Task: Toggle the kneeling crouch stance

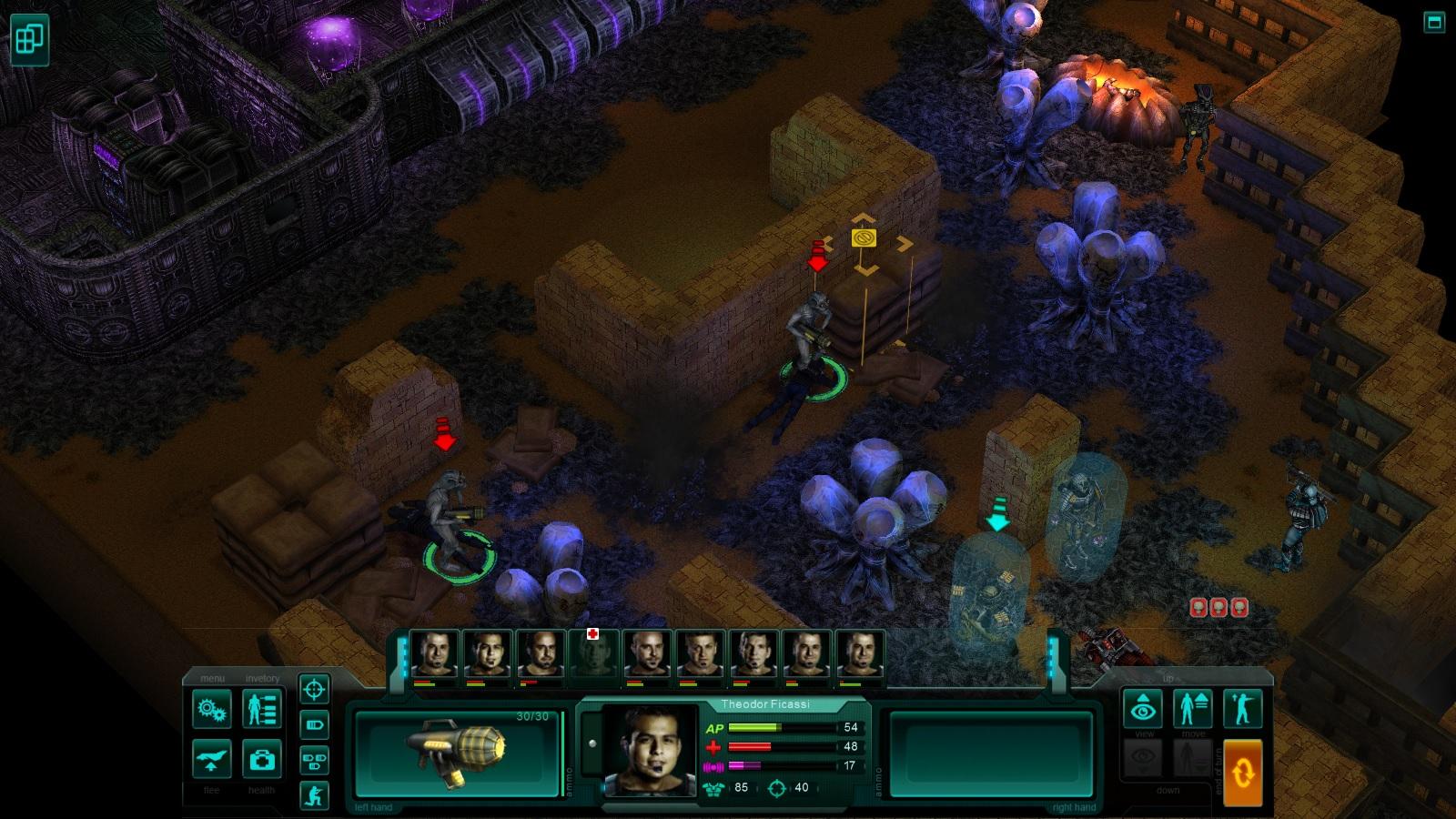Action: tap(316, 795)
